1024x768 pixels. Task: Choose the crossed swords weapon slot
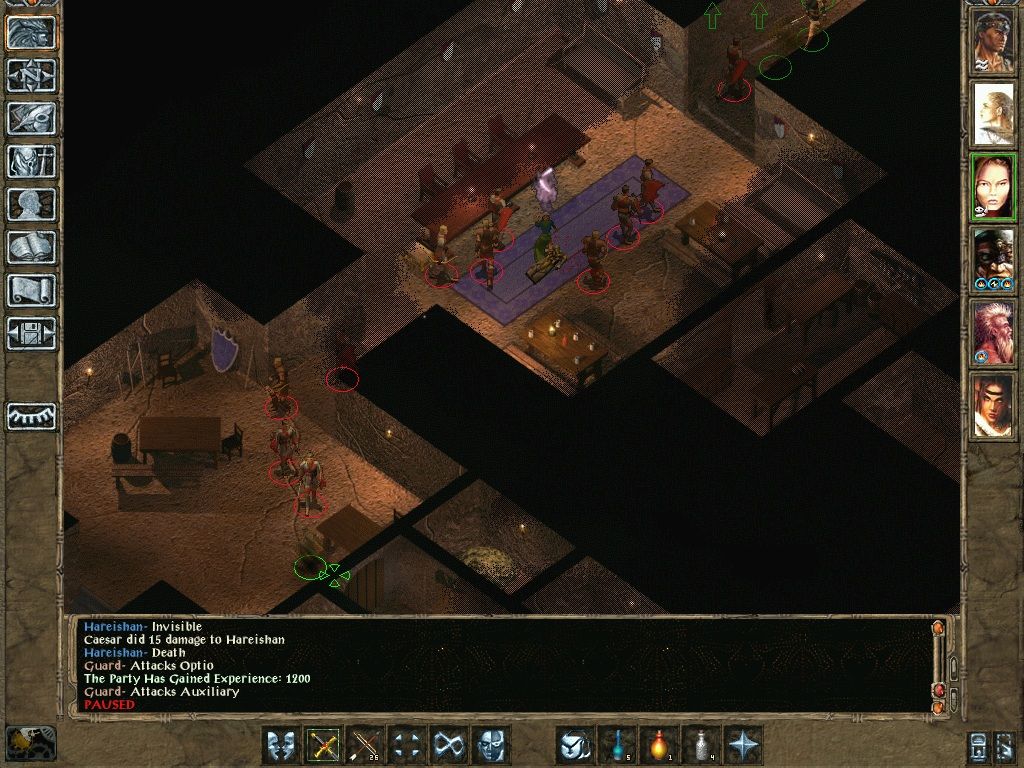pyautogui.click(x=324, y=745)
